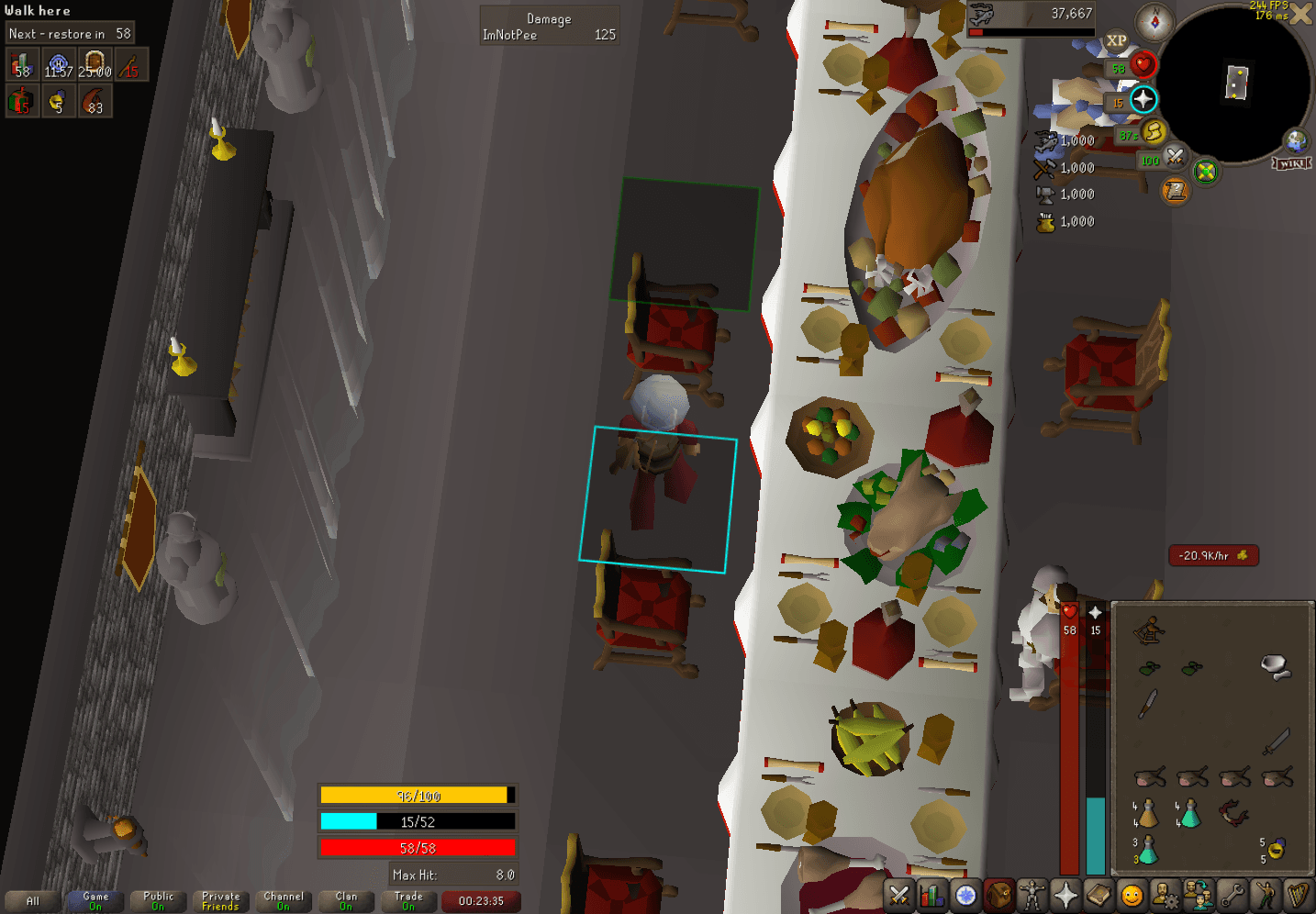Select the Walk here menu option
This screenshot has height=914, width=1316.
coord(38,10)
